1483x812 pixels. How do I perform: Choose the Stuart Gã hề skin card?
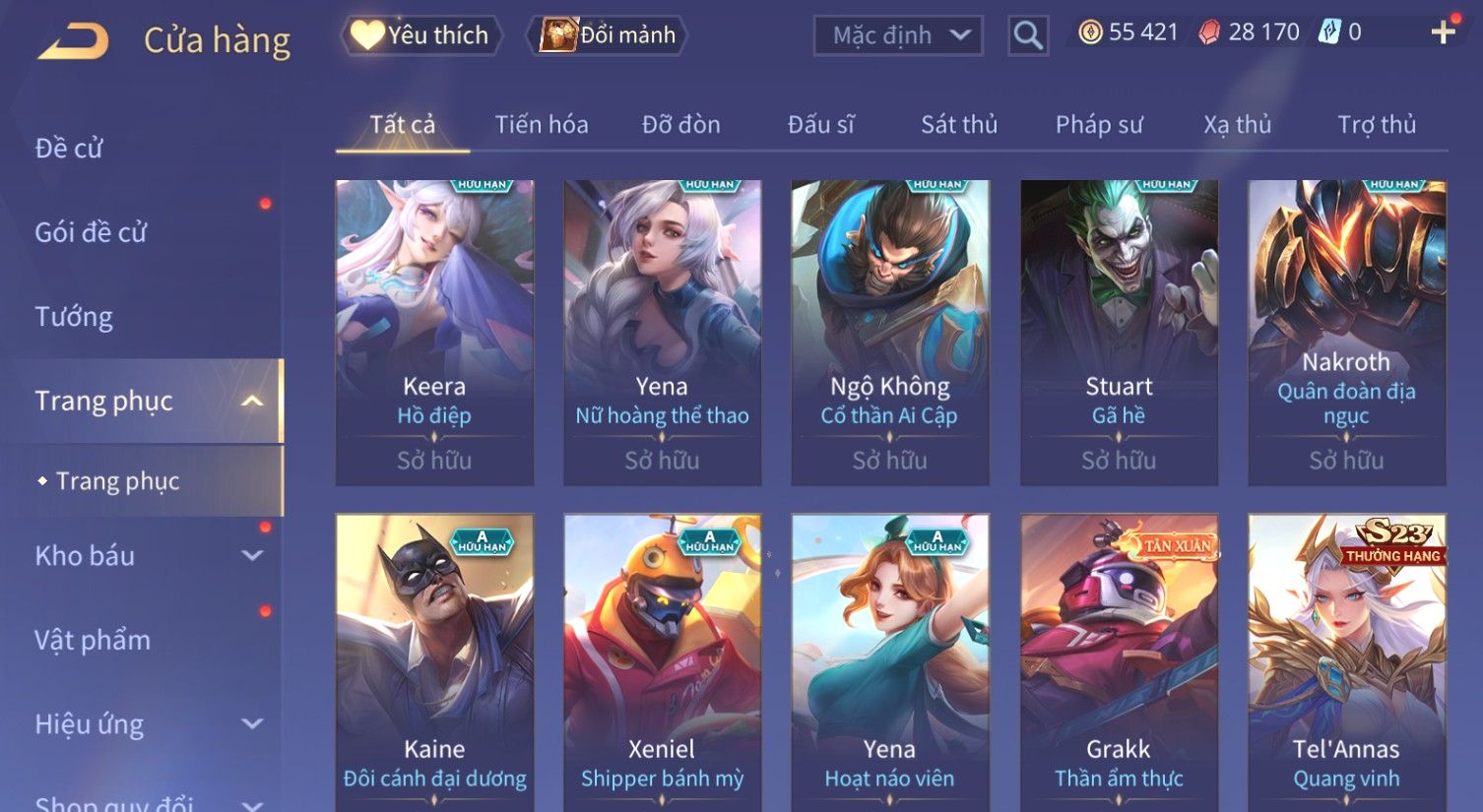pos(1119,332)
